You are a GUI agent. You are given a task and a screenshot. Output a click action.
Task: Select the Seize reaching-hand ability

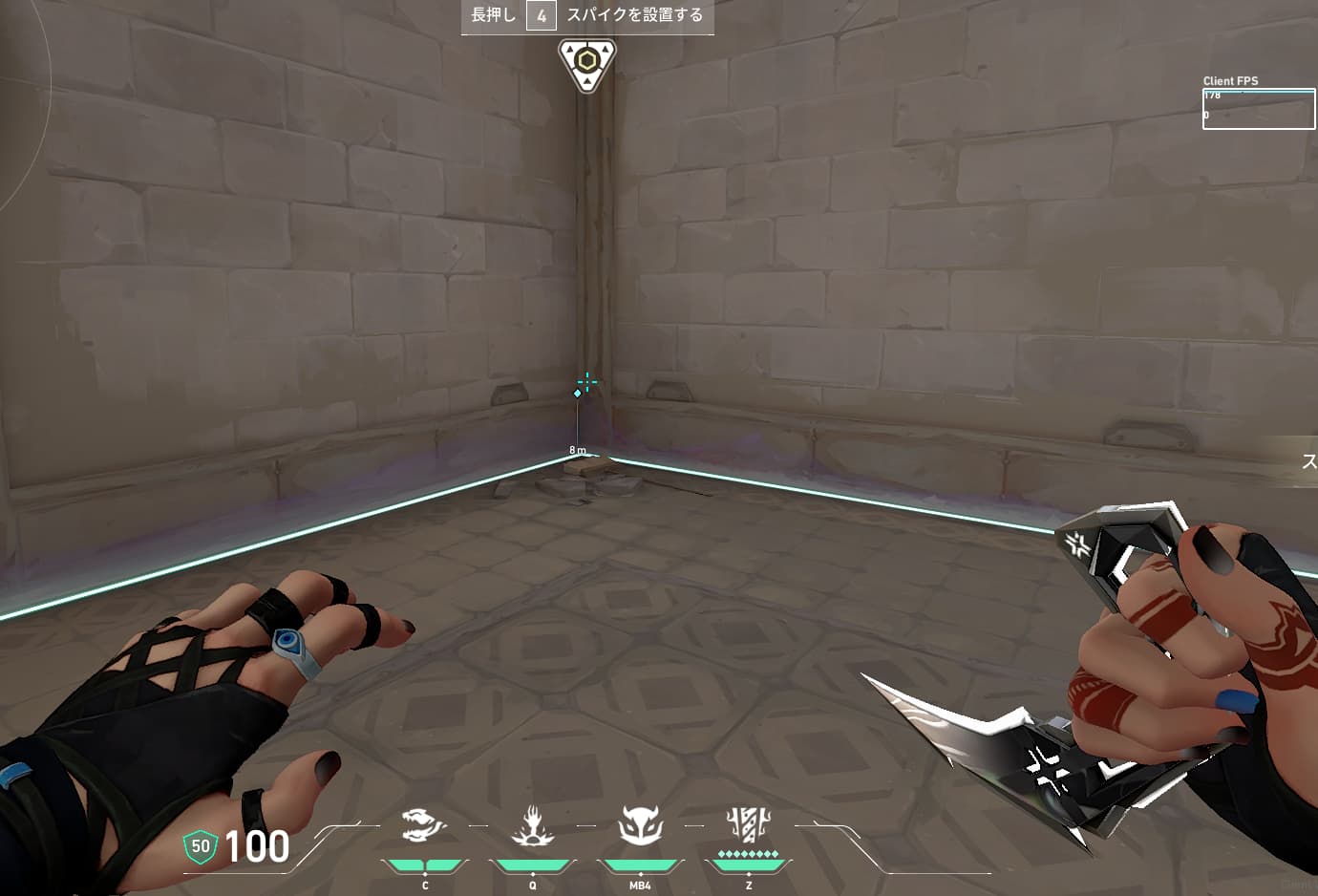tap(532, 825)
